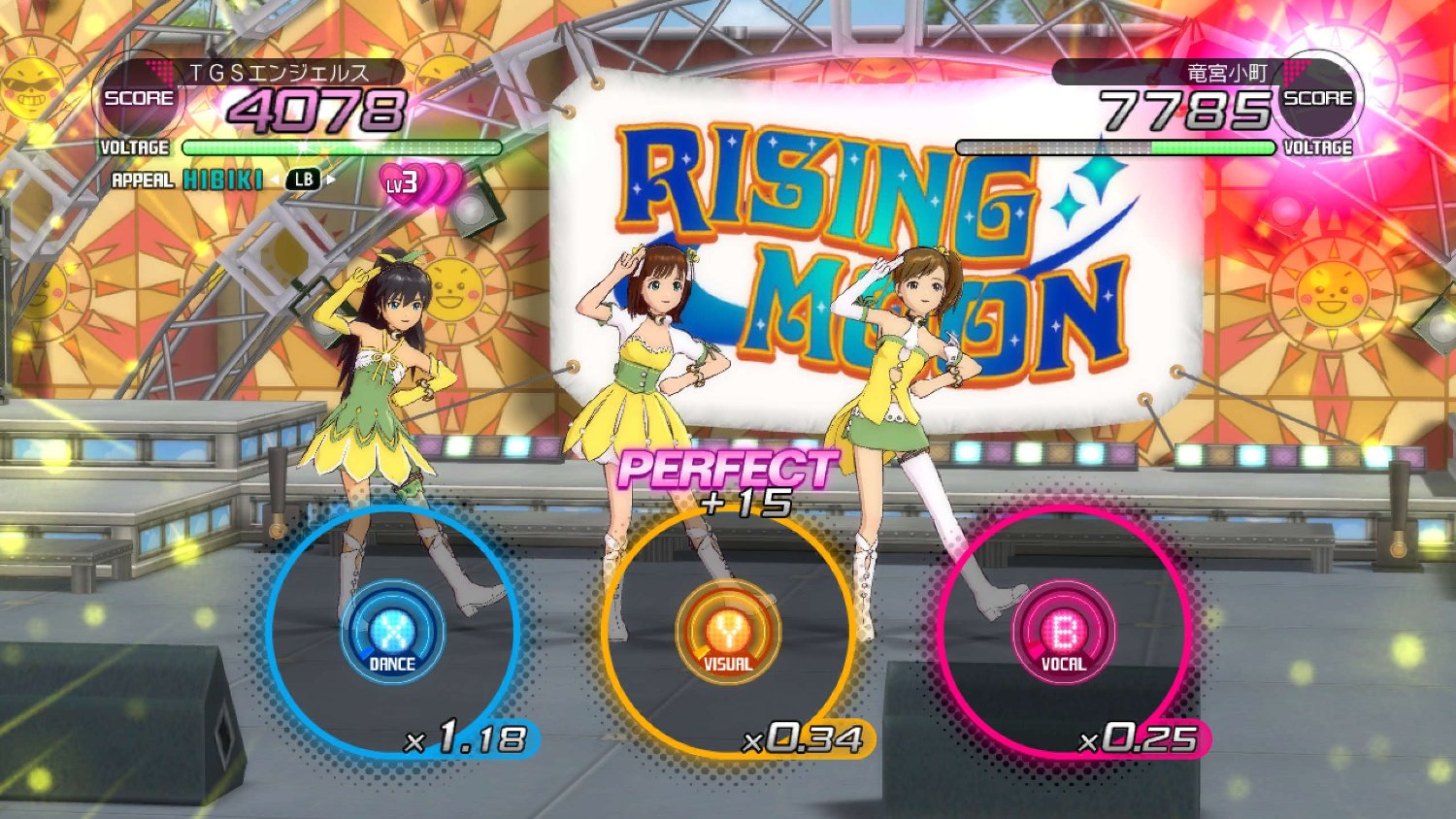
Task: Click the pink arrow icon beside 竜宮小町 score
Action: click(x=1291, y=71)
